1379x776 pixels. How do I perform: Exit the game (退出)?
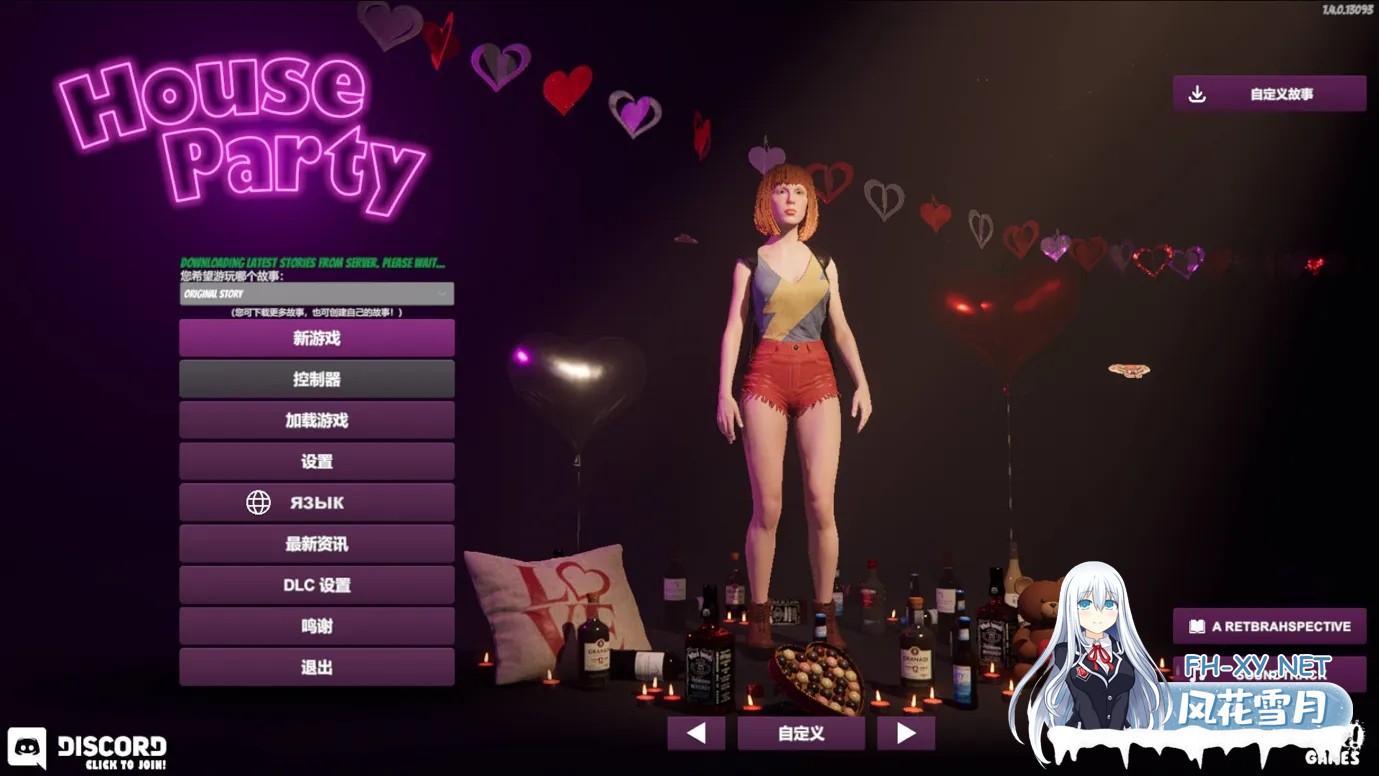316,667
